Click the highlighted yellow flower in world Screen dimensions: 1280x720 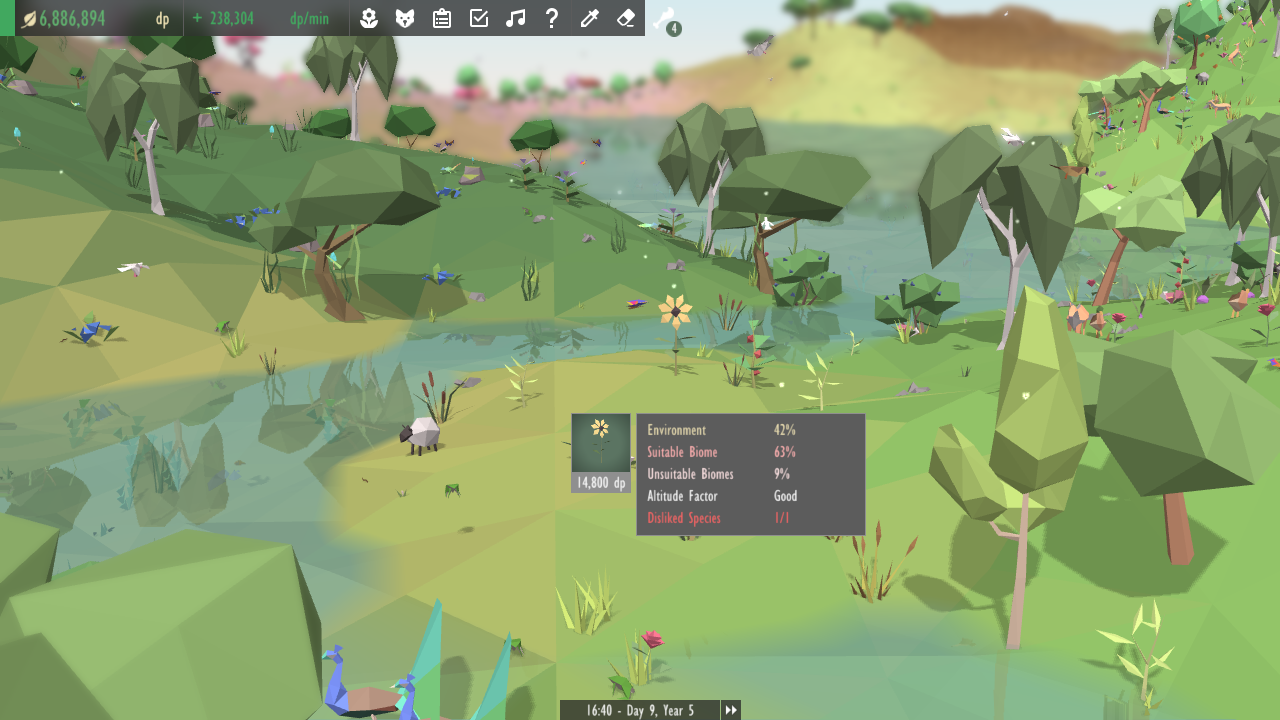[678, 313]
